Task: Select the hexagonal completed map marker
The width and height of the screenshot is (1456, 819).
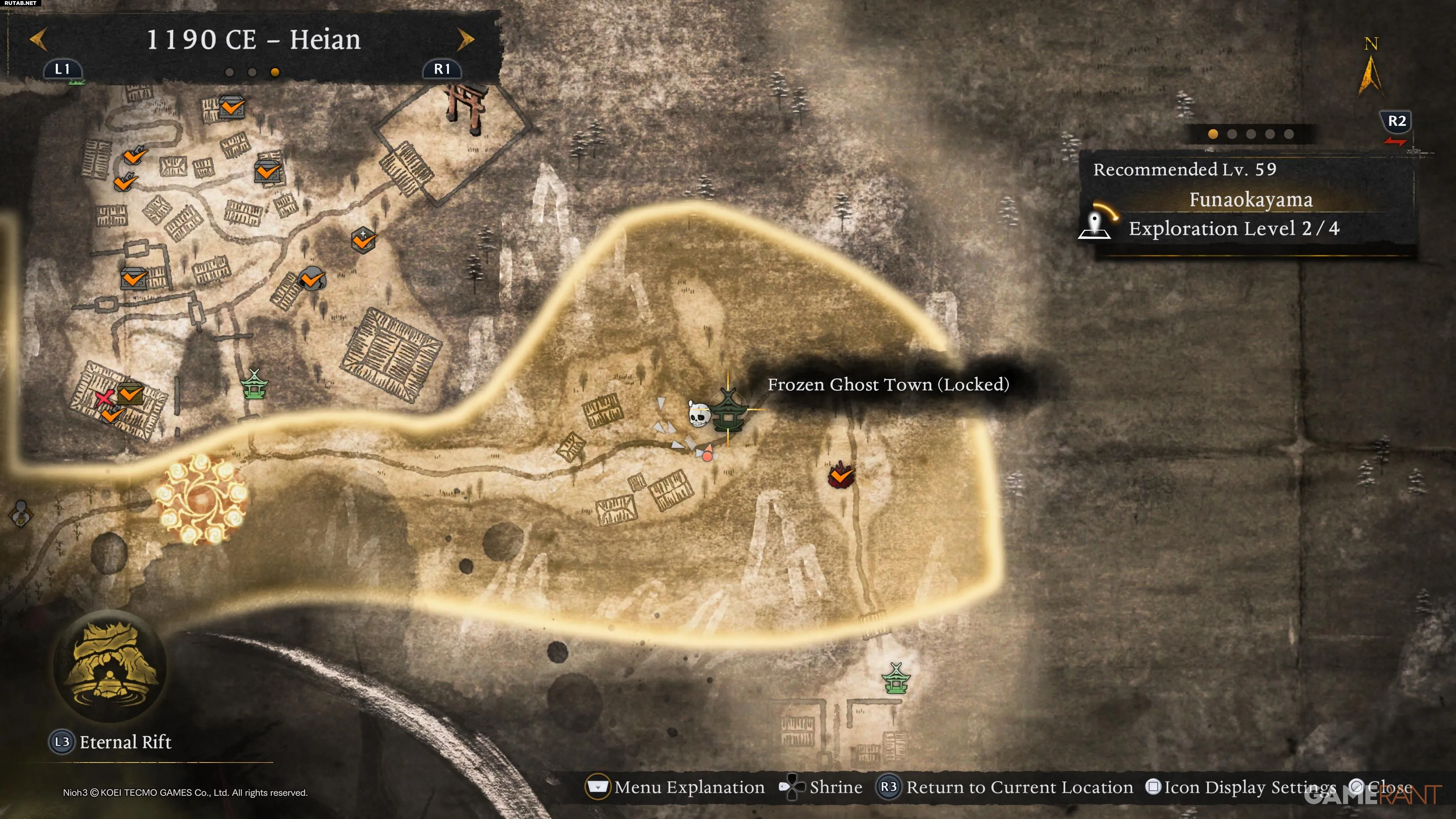Action: [363, 240]
